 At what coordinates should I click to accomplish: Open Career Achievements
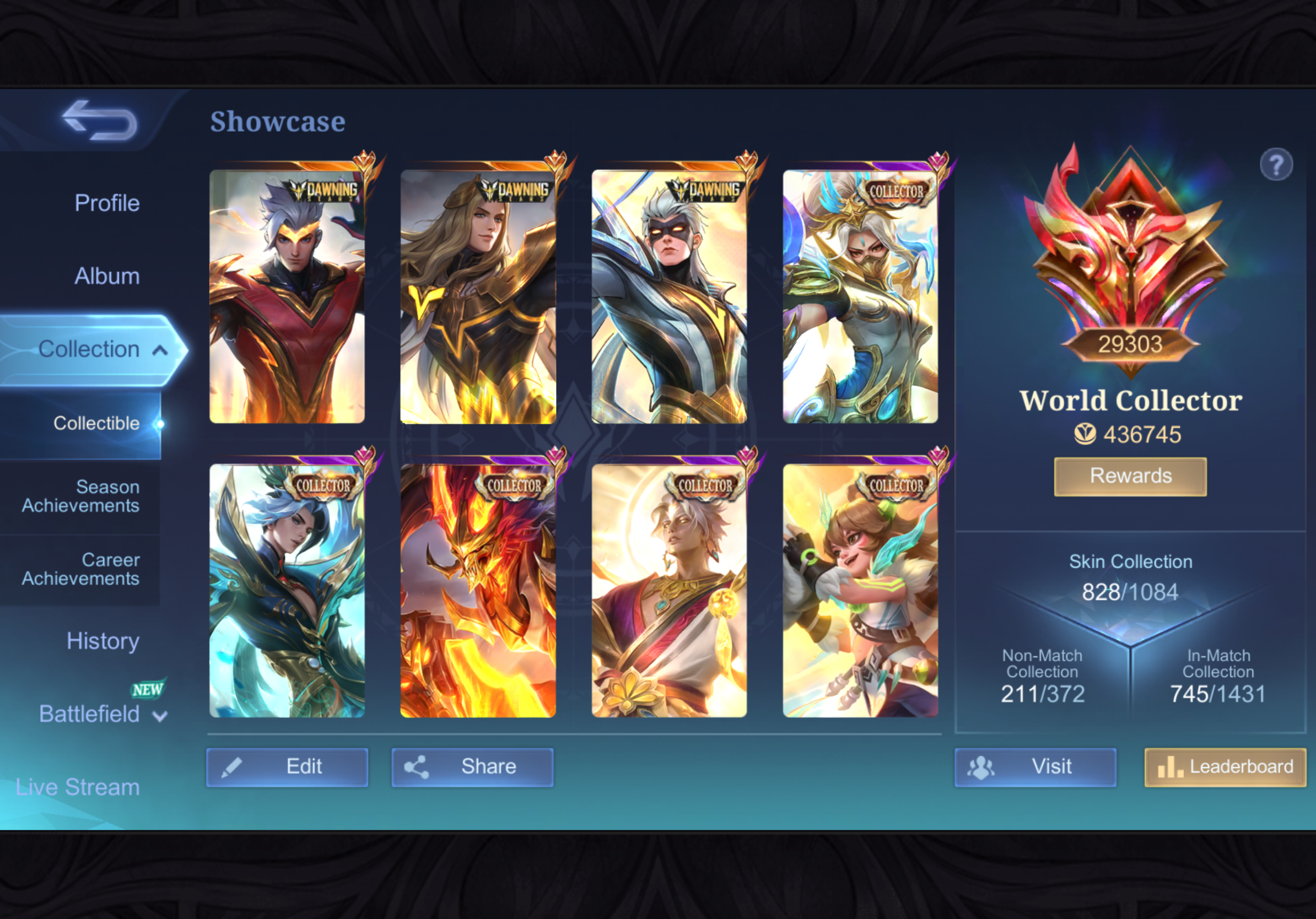[80, 569]
